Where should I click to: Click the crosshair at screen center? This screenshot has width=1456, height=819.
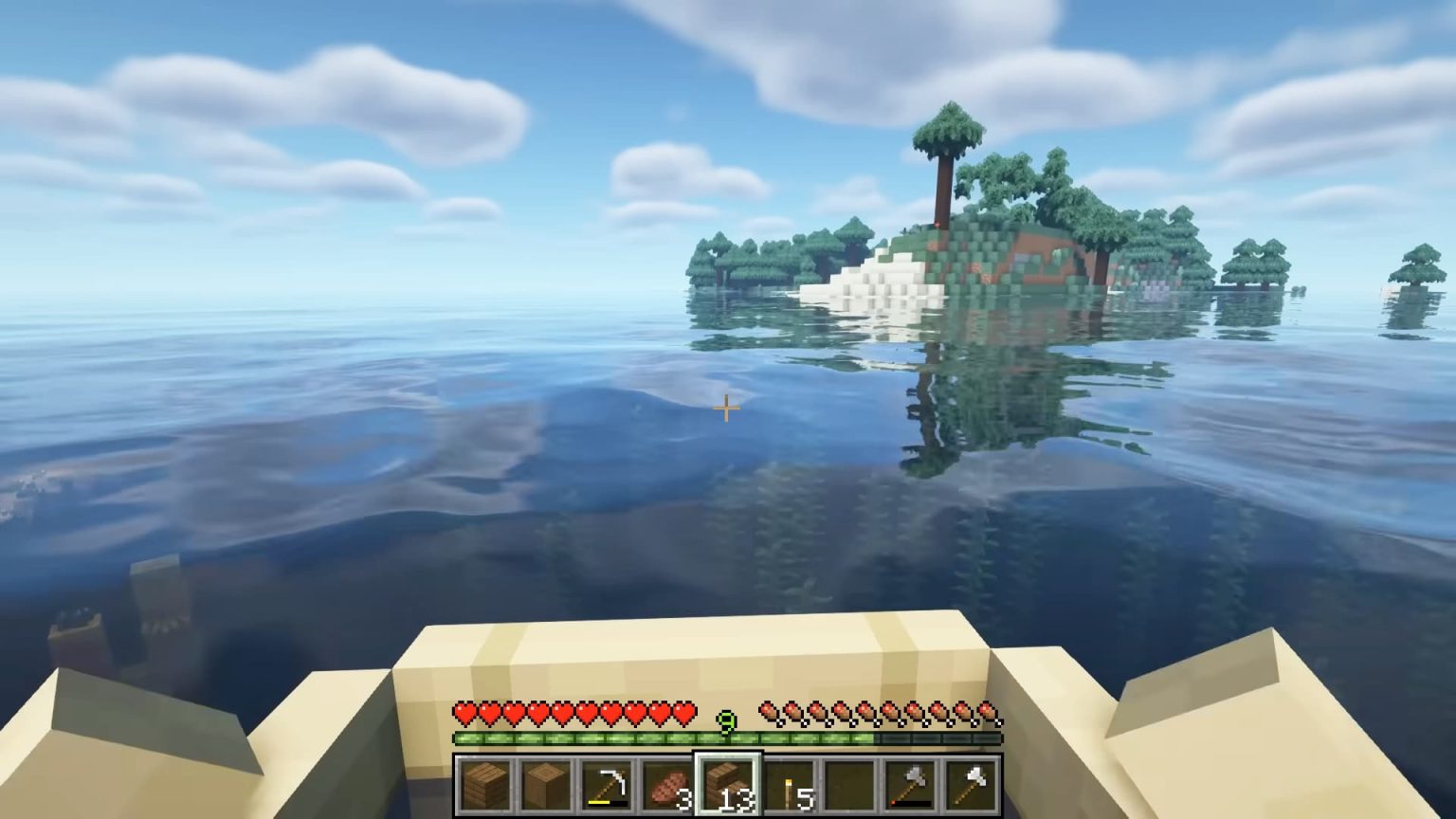(726, 409)
